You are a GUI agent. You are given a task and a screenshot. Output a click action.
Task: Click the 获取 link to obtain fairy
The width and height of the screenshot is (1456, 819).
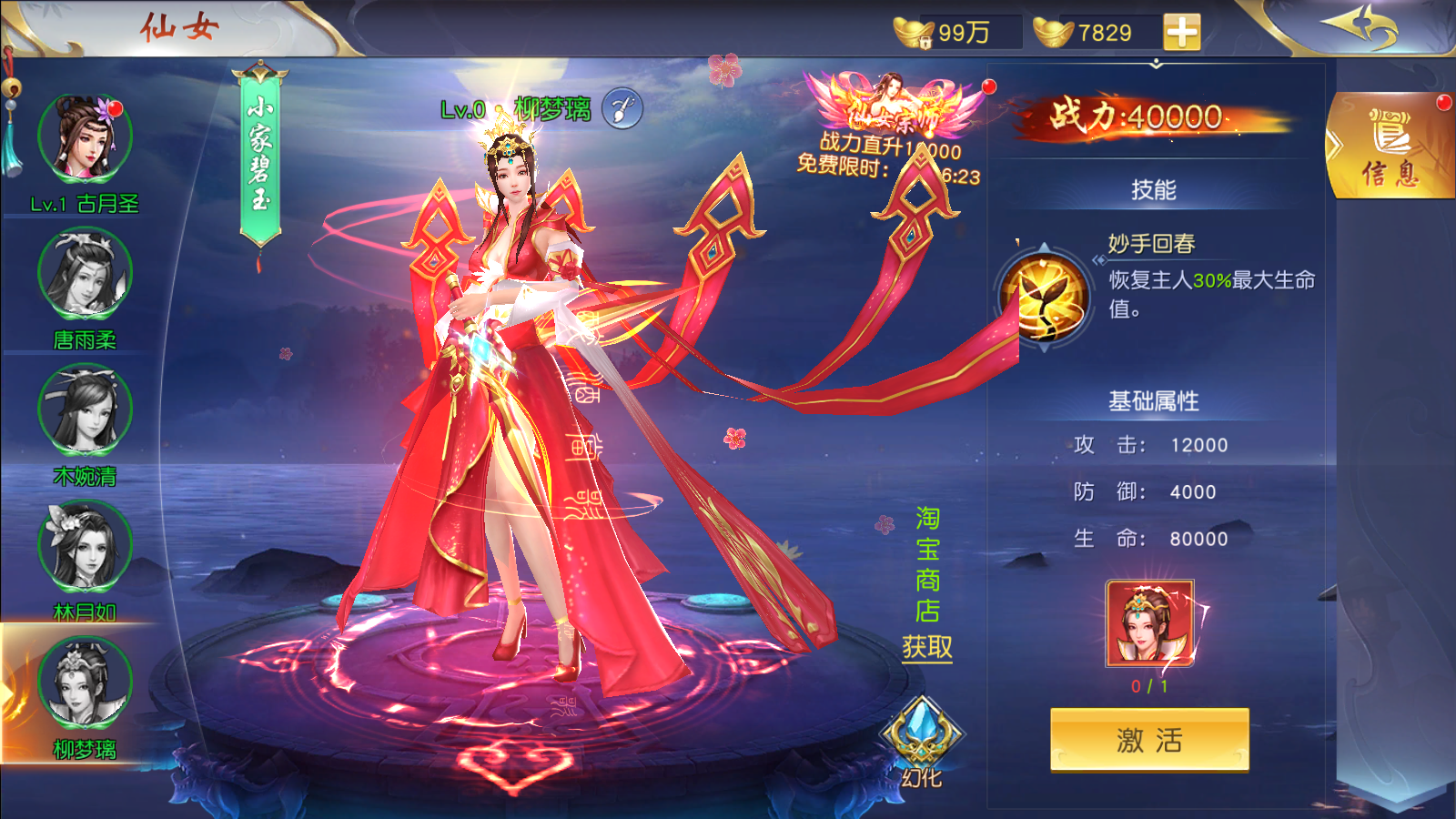click(927, 647)
